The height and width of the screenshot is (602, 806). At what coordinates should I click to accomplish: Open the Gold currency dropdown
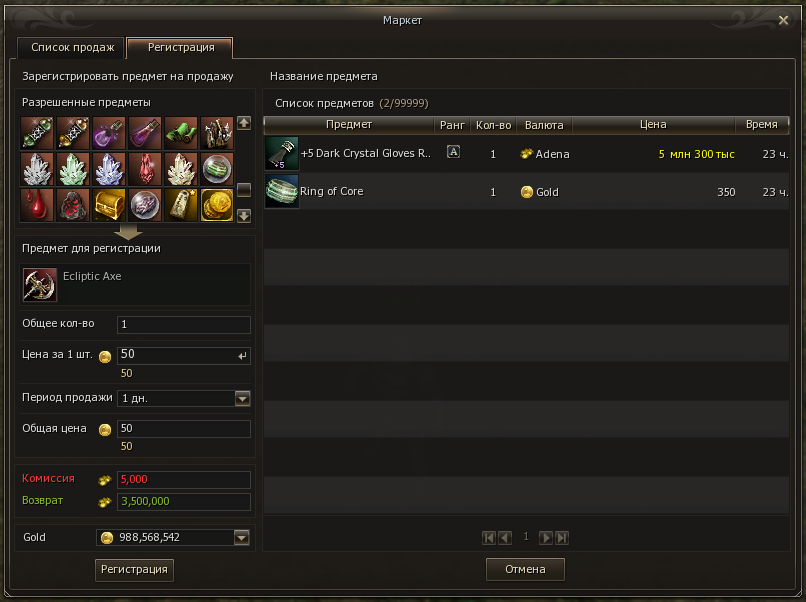pyautogui.click(x=241, y=538)
